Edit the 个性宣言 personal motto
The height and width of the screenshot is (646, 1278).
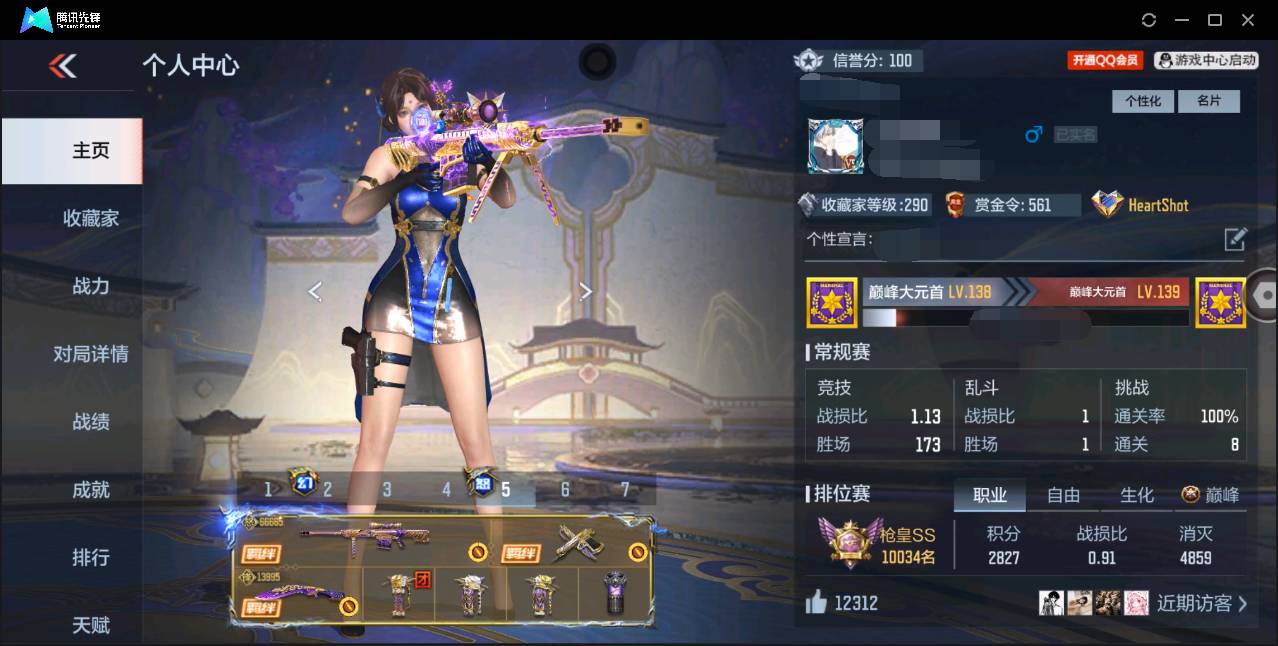pyautogui.click(x=1235, y=239)
